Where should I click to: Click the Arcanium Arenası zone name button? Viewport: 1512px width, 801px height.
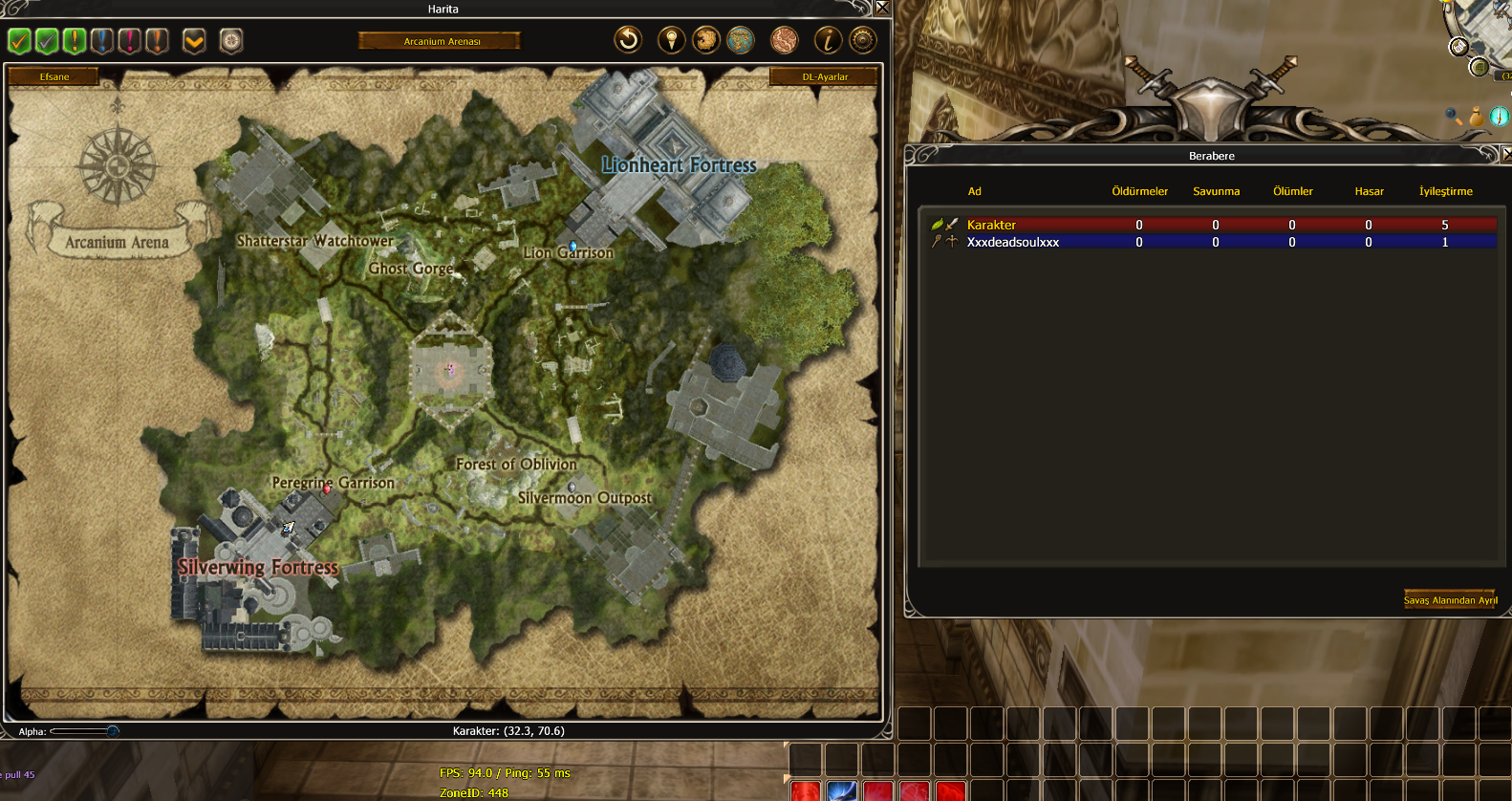click(441, 41)
